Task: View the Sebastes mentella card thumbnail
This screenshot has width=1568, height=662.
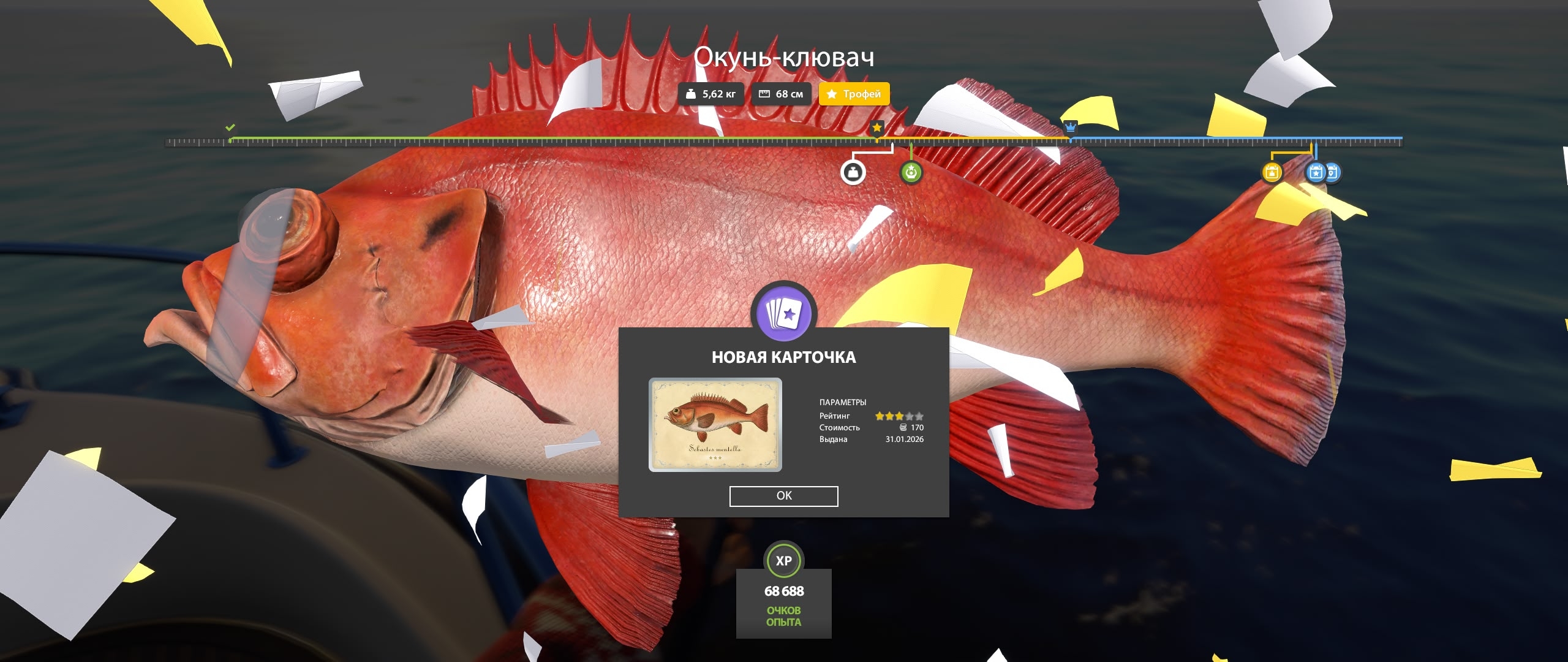Action: tap(715, 425)
